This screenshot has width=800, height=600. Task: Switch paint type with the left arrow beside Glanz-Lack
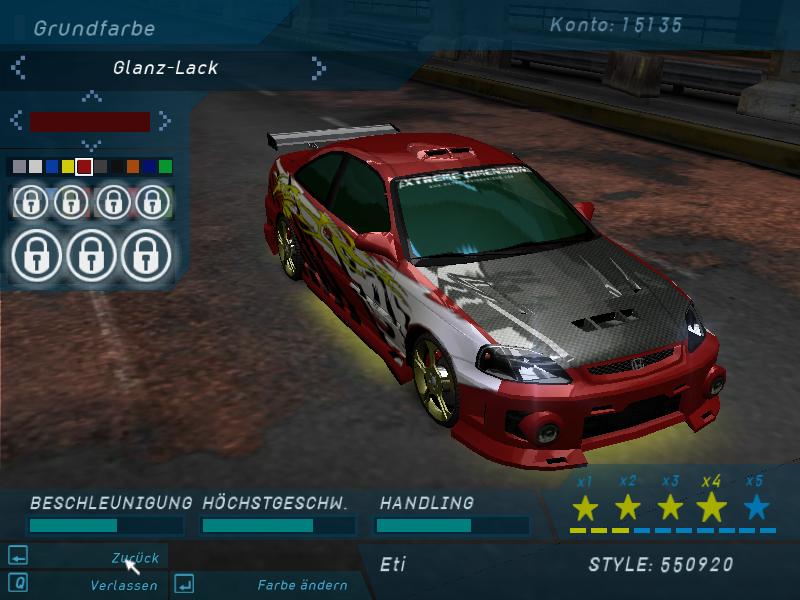pyautogui.click(x=18, y=68)
